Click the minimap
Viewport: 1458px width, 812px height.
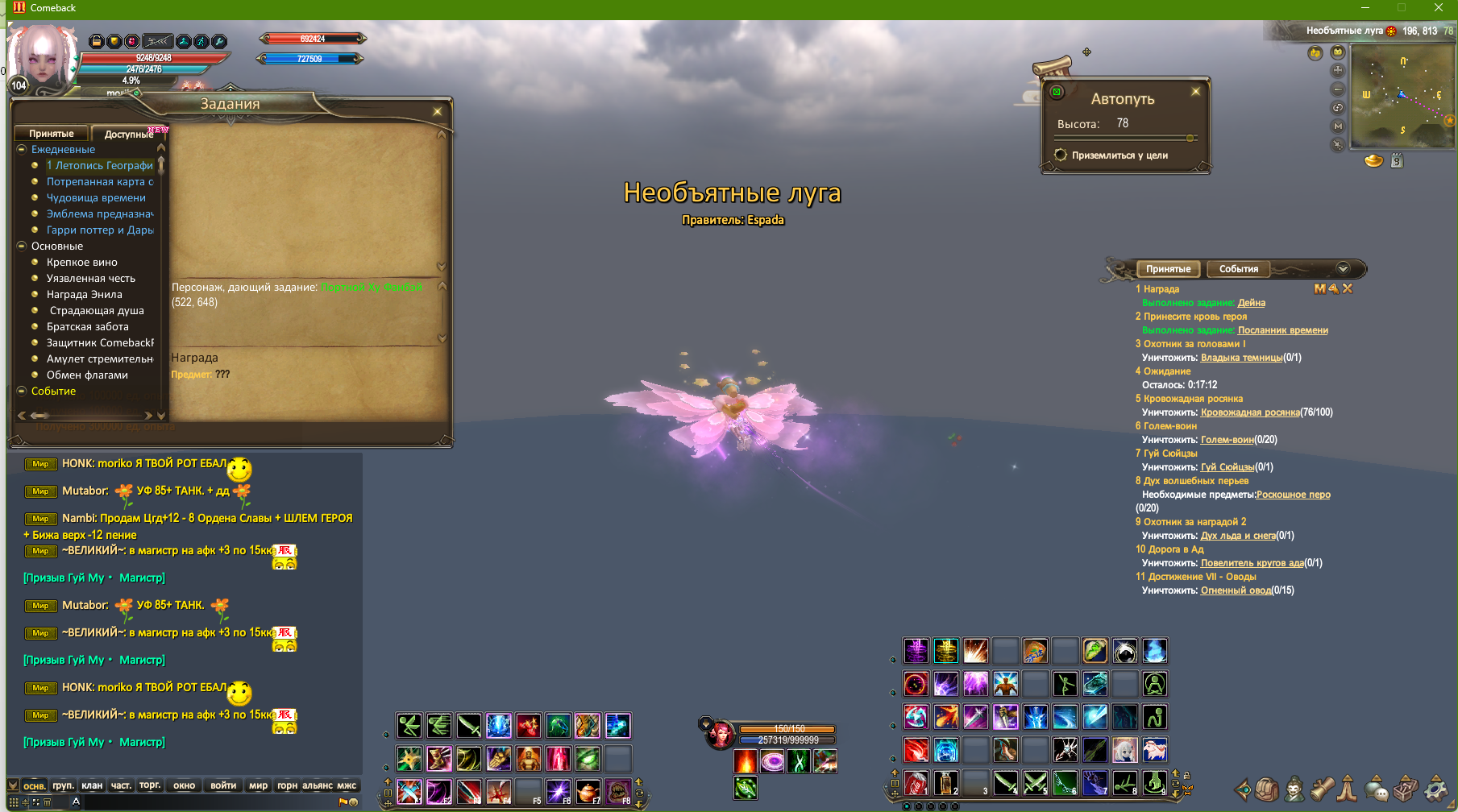pyautogui.click(x=1401, y=97)
